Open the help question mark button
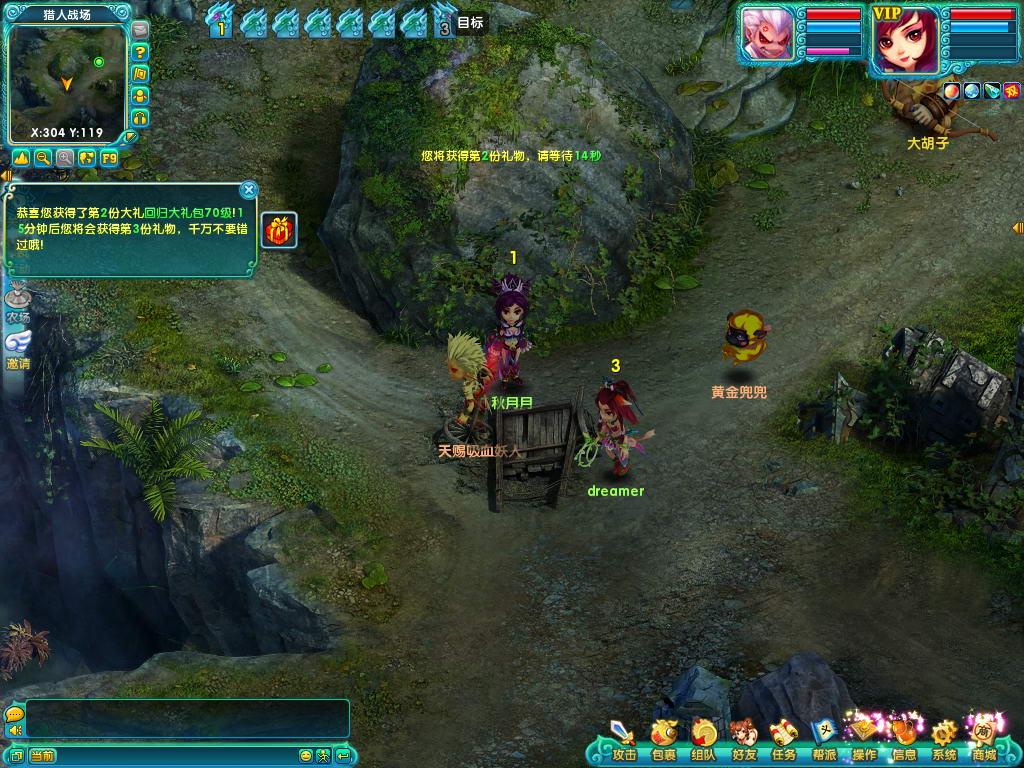This screenshot has width=1024, height=768. tap(140, 52)
